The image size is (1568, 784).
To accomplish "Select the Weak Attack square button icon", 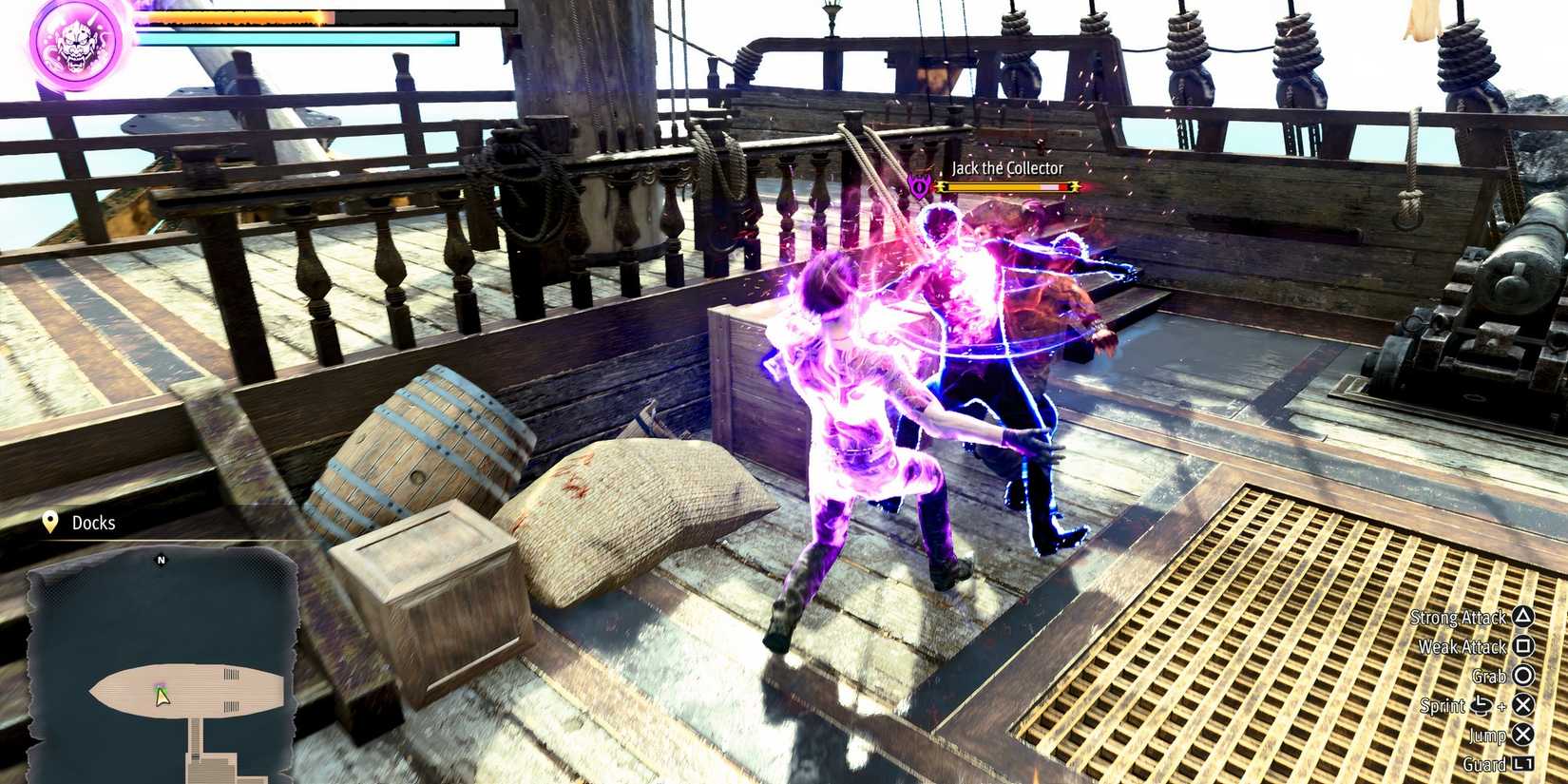I will (x=1525, y=647).
